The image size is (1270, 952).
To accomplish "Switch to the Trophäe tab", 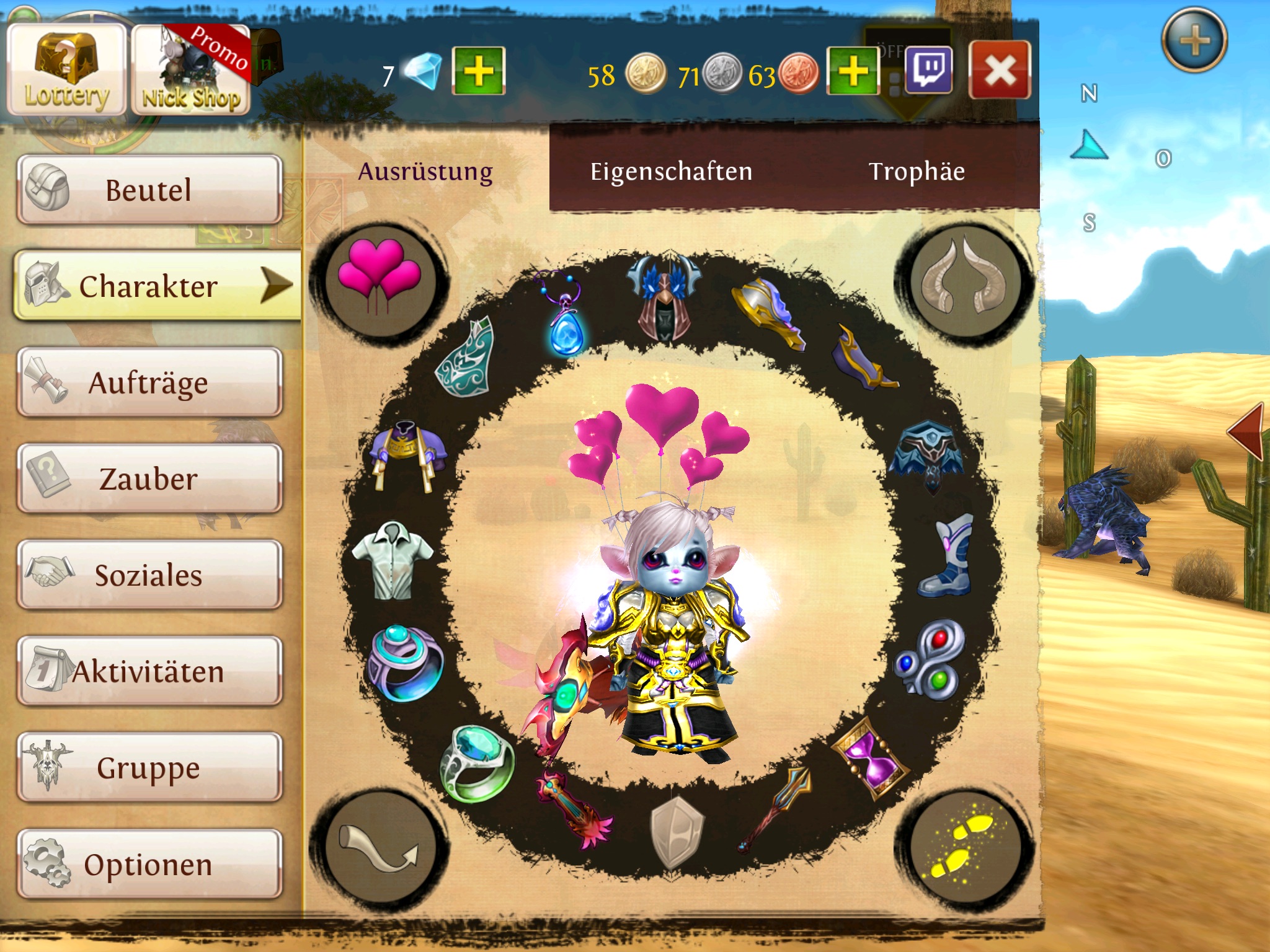I will click(917, 171).
